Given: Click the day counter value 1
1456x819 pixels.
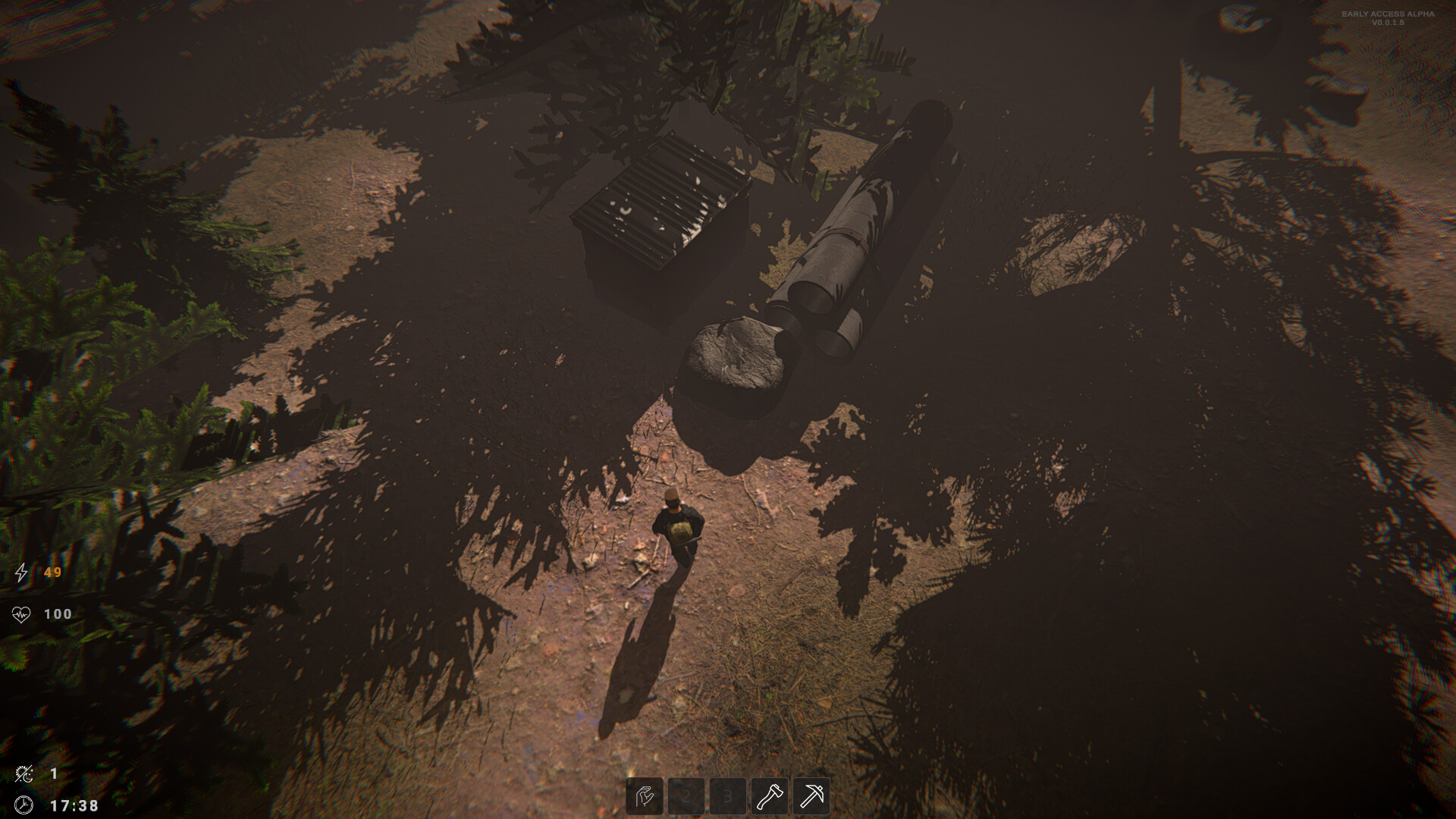Looking at the screenshot, I should (x=53, y=773).
